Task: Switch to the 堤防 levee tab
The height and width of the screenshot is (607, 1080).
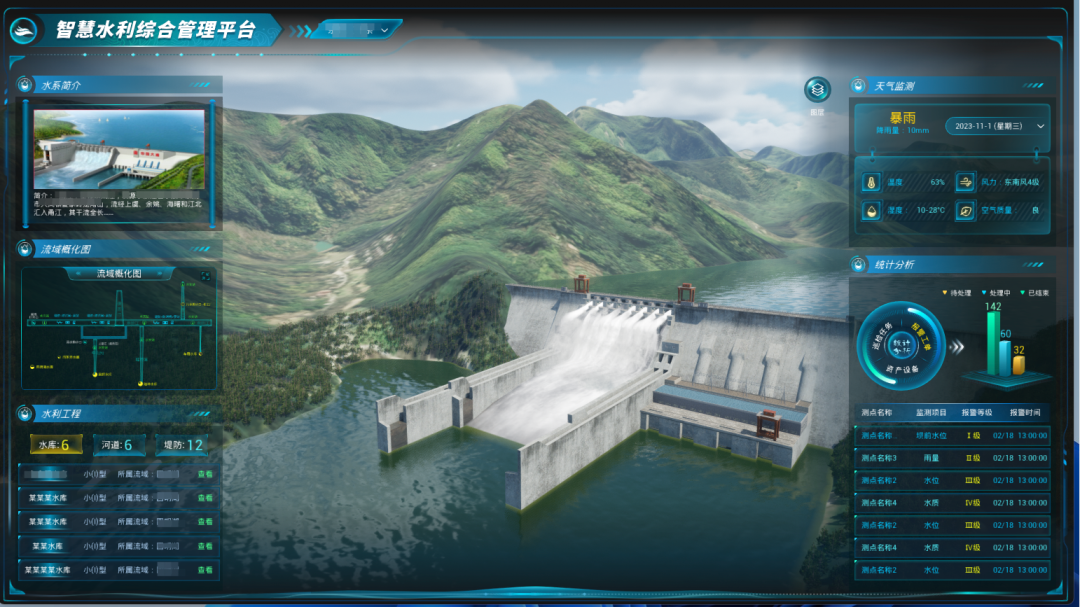Action: tap(181, 445)
